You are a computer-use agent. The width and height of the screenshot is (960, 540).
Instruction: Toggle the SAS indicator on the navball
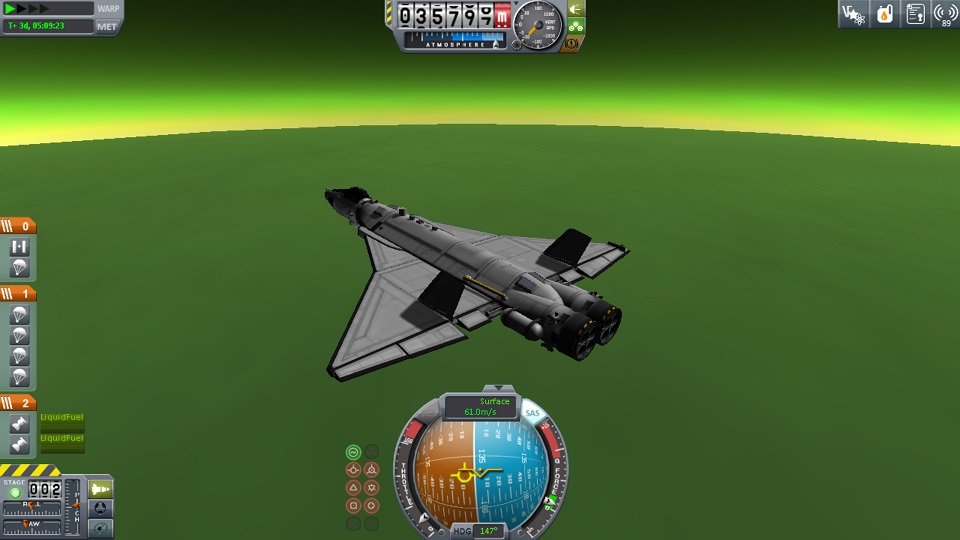(x=531, y=413)
